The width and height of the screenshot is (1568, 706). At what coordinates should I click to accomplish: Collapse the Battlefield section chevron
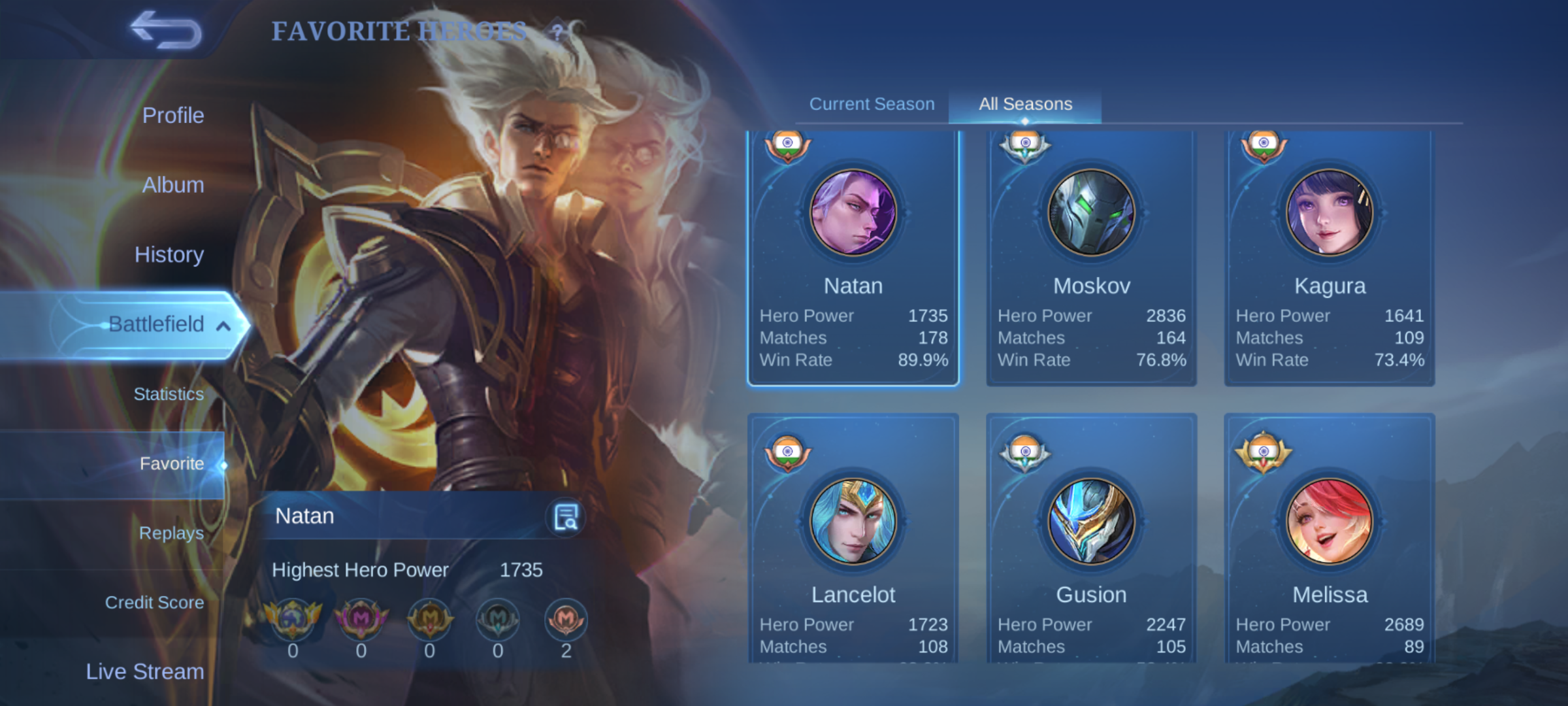(x=224, y=324)
